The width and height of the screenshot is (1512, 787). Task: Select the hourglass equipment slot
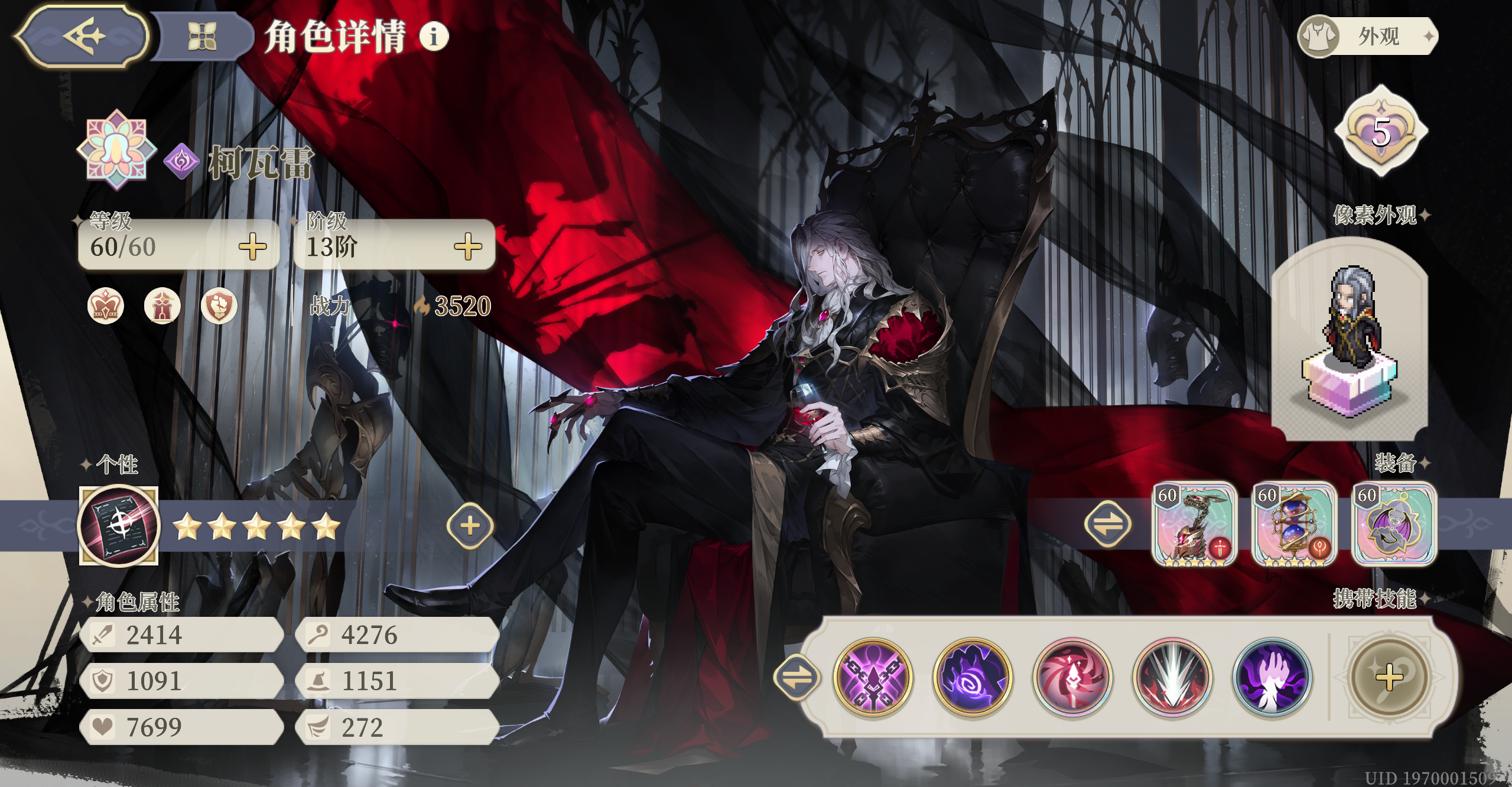tap(1295, 524)
